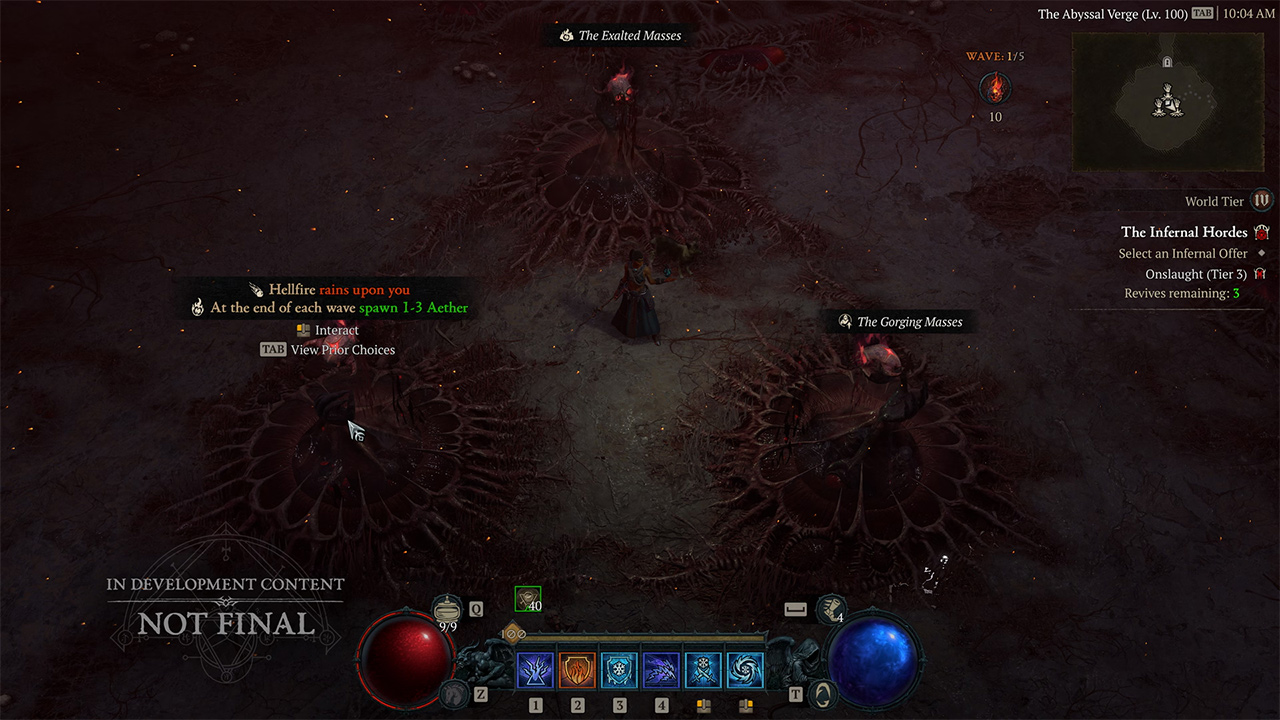Click the Ice Armor skill in slot 3
This screenshot has height=720, width=1280.
pos(619,670)
